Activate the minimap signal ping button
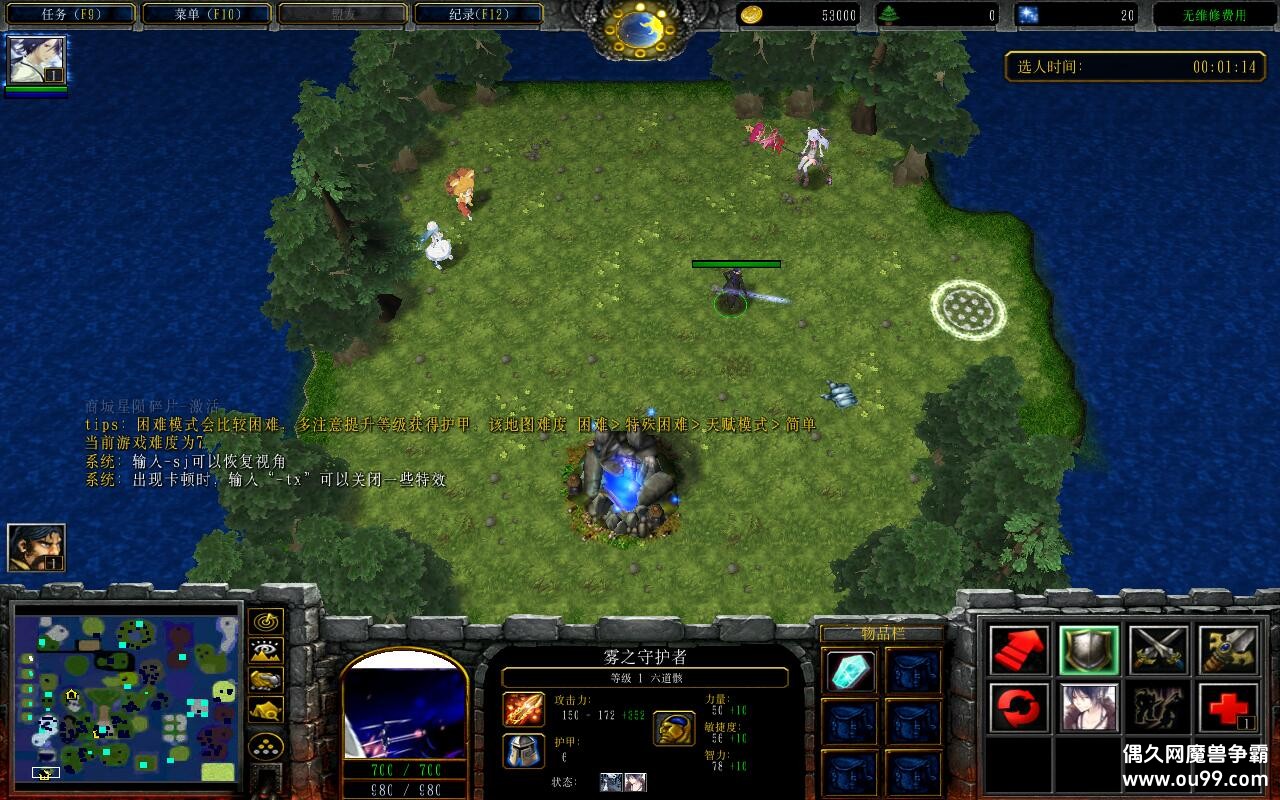Viewport: 1280px width, 800px height. [x=266, y=621]
